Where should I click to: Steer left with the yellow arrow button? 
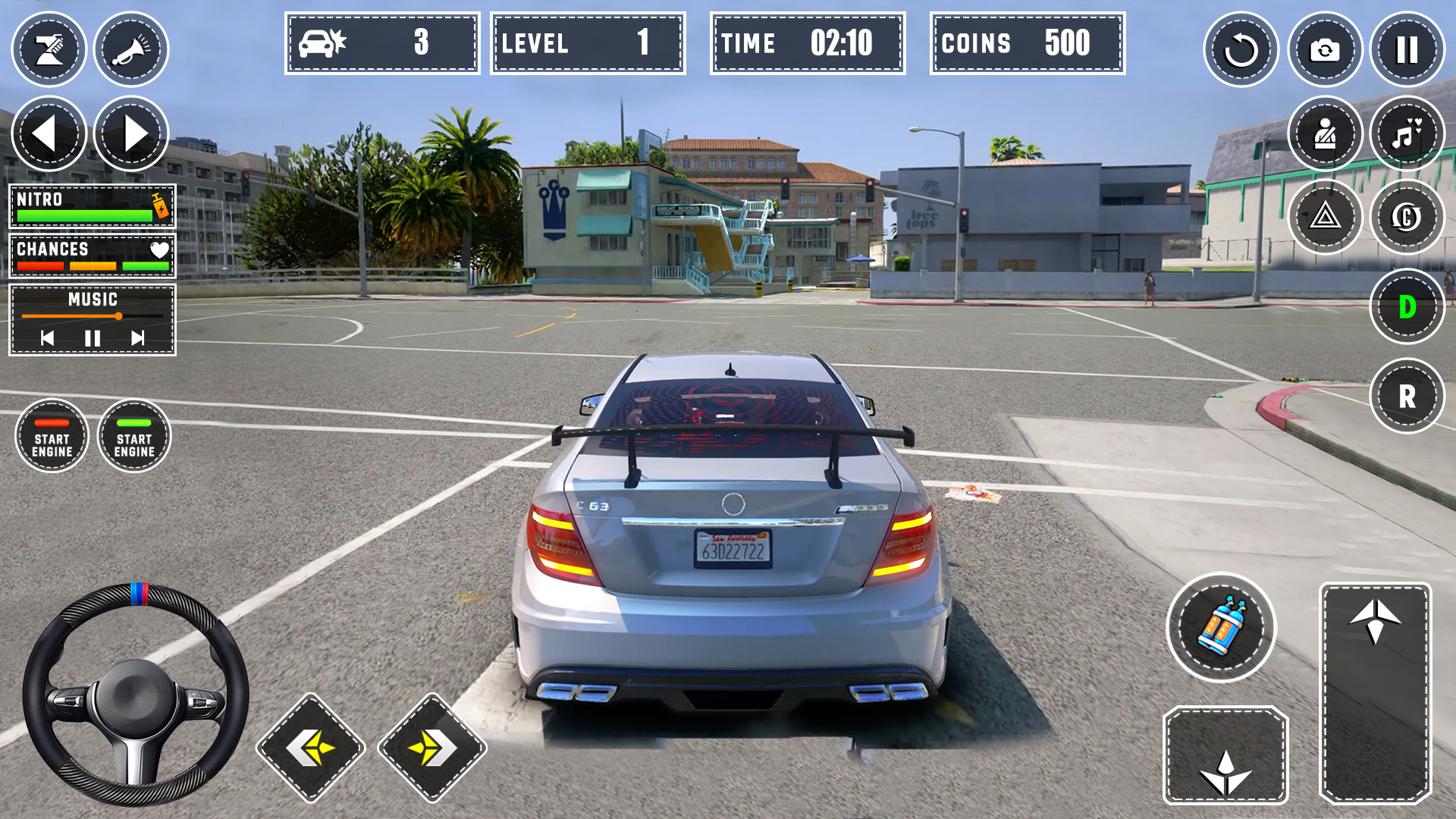click(x=311, y=748)
